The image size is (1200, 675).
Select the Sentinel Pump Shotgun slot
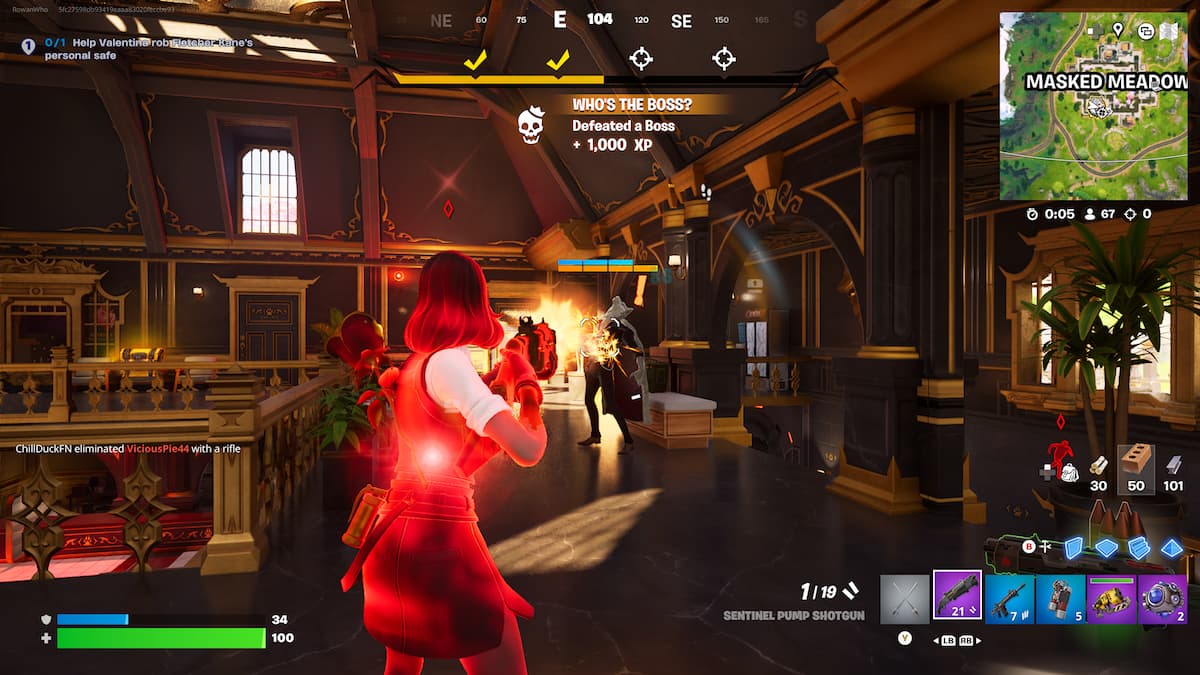(957, 597)
